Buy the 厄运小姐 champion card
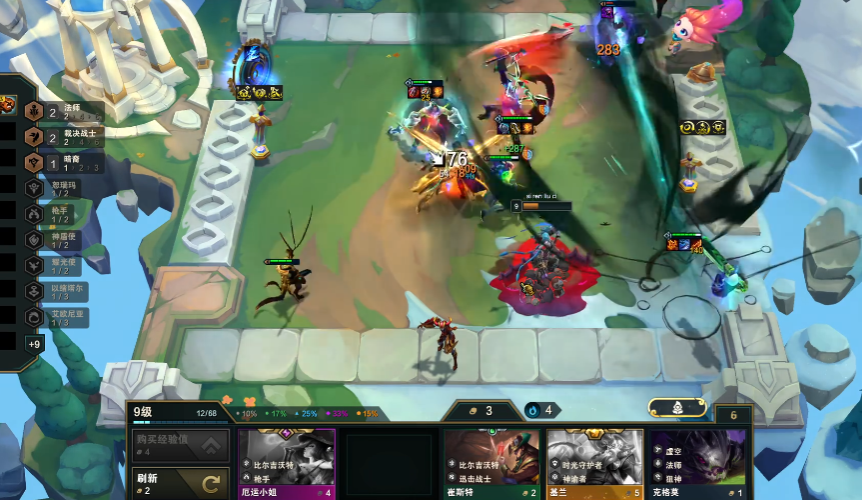 click(x=286, y=464)
